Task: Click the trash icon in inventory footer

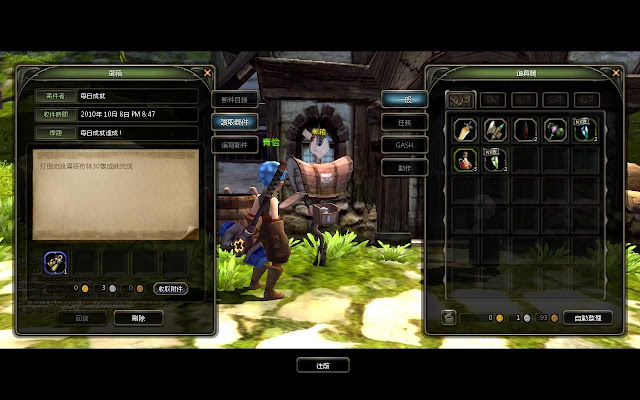Action: pos(450,317)
